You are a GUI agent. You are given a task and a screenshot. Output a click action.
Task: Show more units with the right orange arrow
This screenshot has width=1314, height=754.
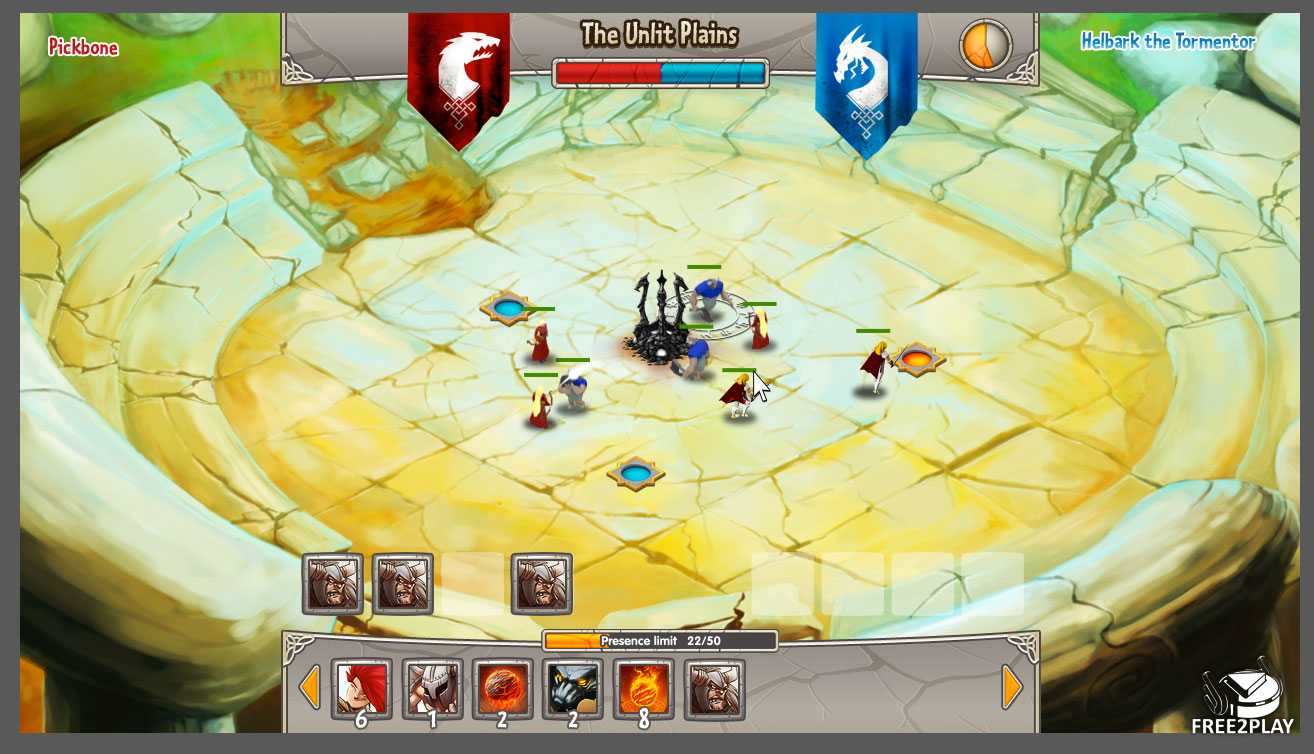[x=1012, y=688]
